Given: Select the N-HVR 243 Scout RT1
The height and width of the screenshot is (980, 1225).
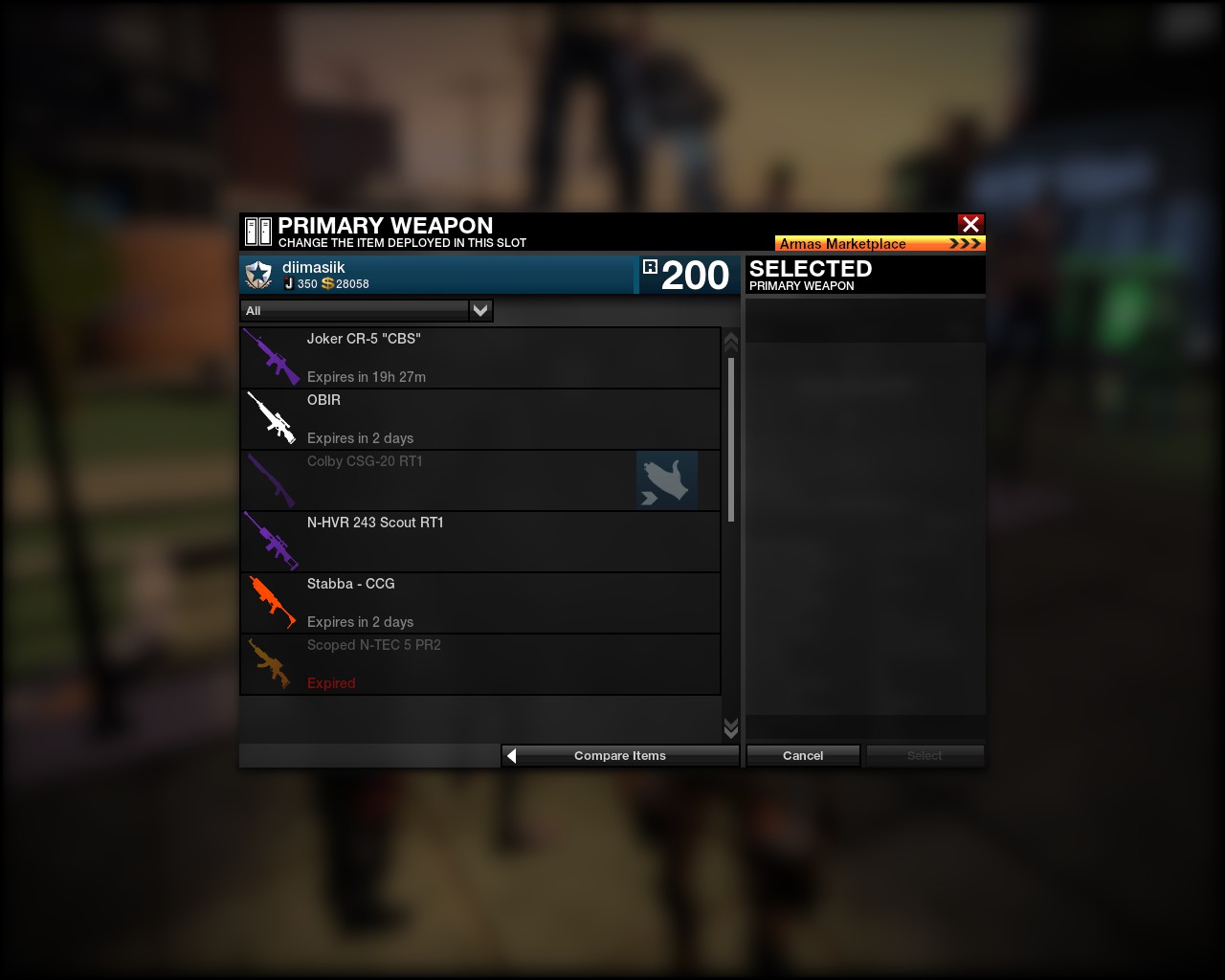Looking at the screenshot, I should click(479, 542).
